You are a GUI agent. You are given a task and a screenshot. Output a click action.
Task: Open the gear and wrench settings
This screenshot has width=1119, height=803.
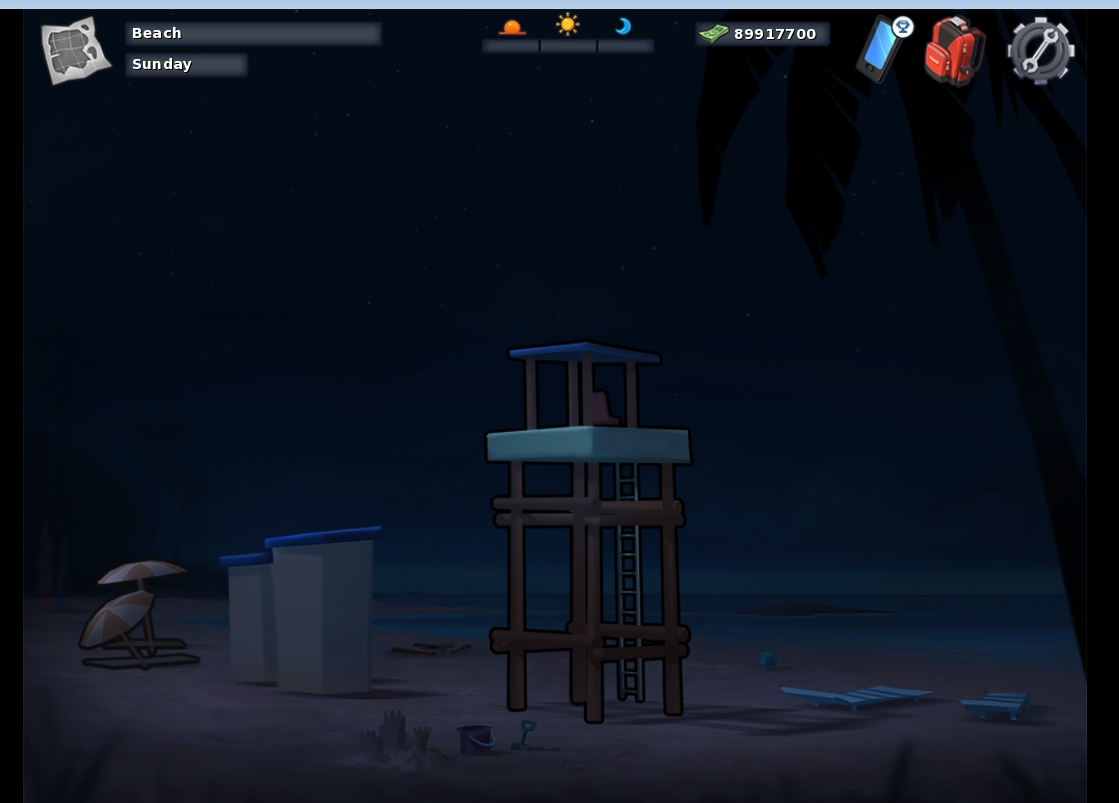point(1040,50)
